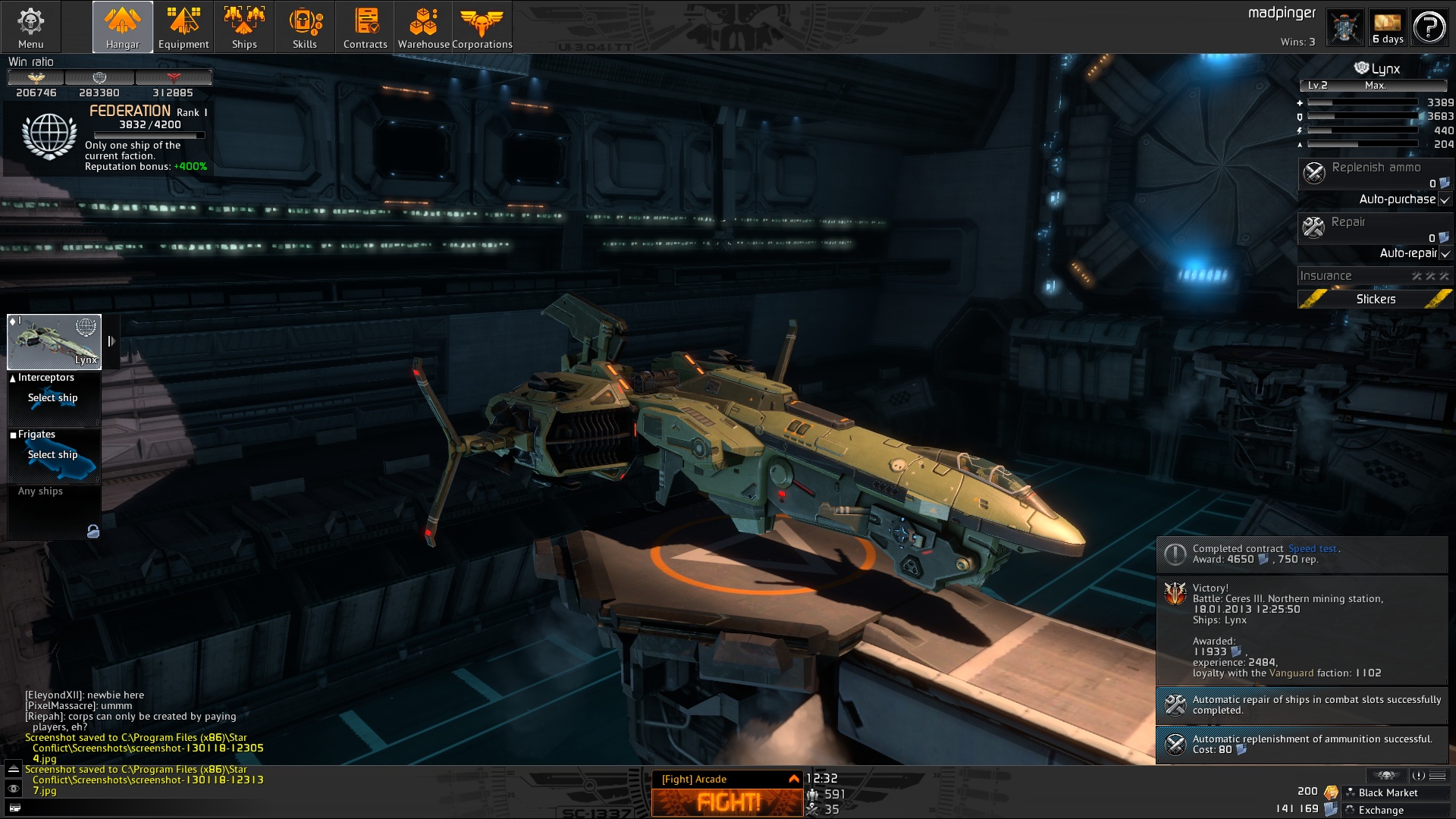
Task: Open the Black Market
Action: [1388, 792]
